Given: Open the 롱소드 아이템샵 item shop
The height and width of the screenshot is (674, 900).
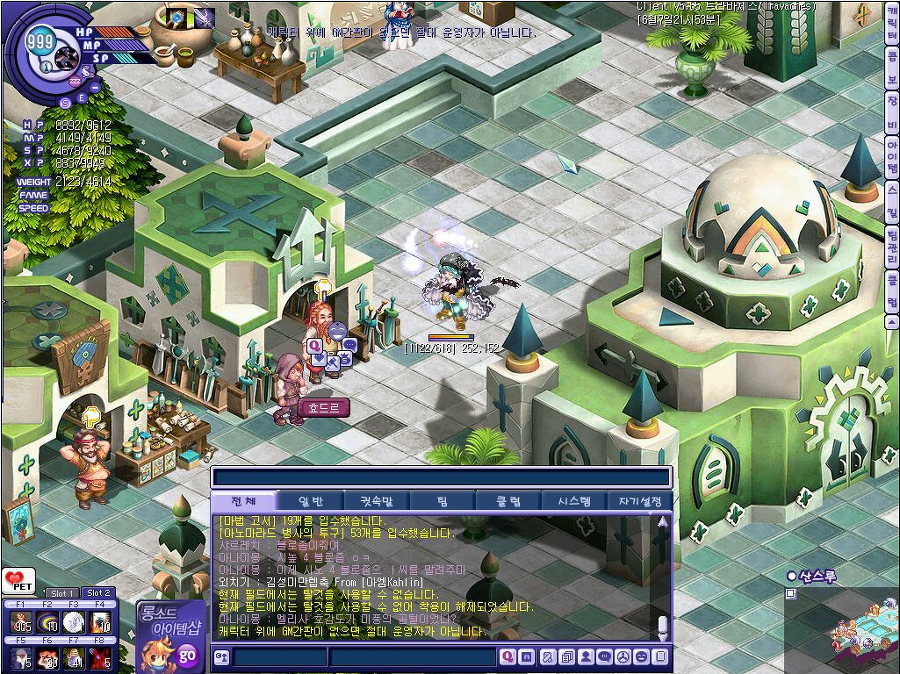Looking at the screenshot, I should 172,634.
